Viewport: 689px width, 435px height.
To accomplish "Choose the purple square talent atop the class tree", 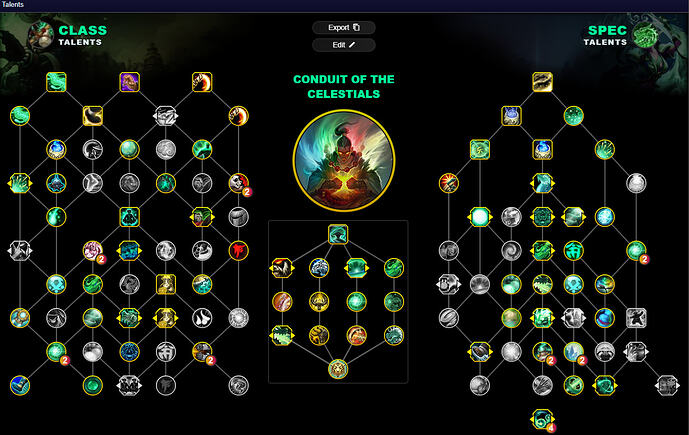I will pyautogui.click(x=130, y=81).
